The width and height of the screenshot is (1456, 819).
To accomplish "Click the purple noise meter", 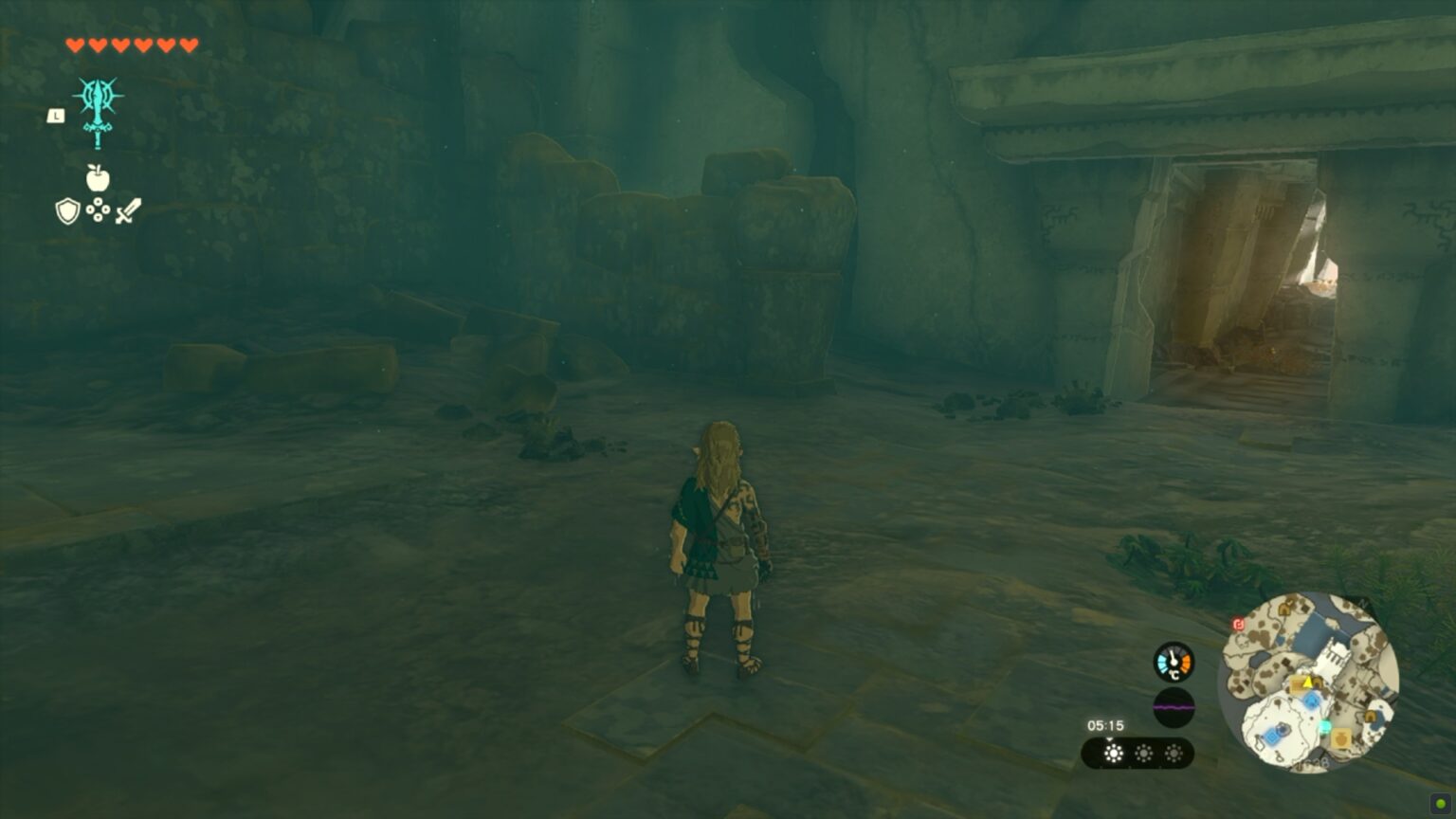I will coord(1174,707).
